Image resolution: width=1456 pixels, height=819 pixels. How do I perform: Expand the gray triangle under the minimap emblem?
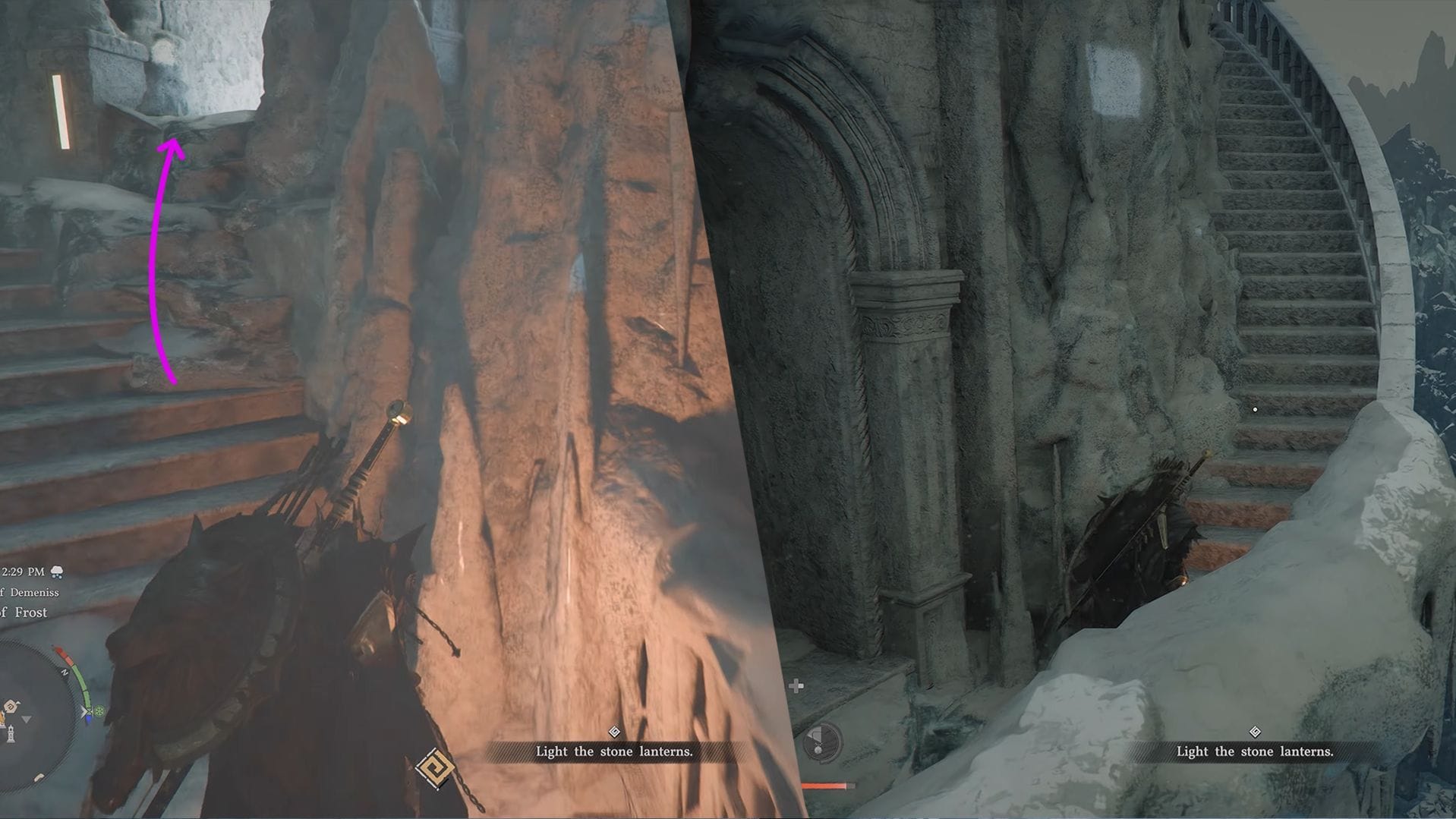tap(26, 720)
